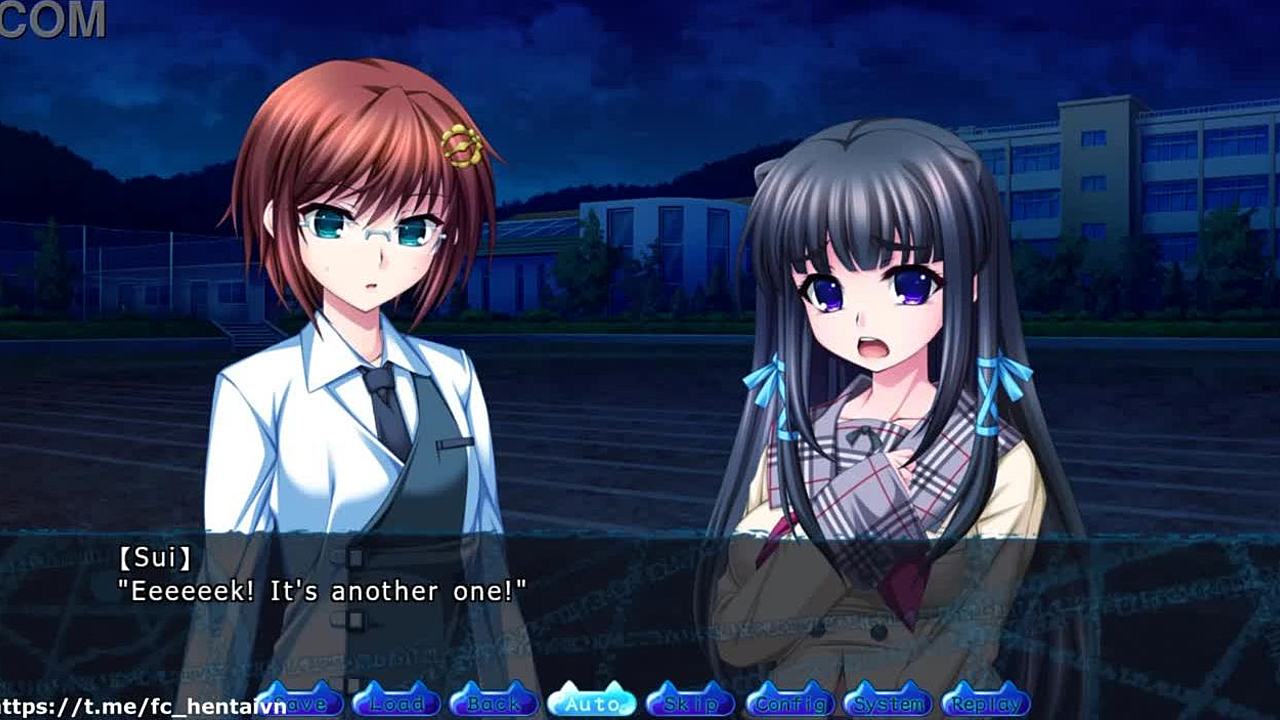Open the Config settings
The height and width of the screenshot is (720, 1280).
pos(790,702)
